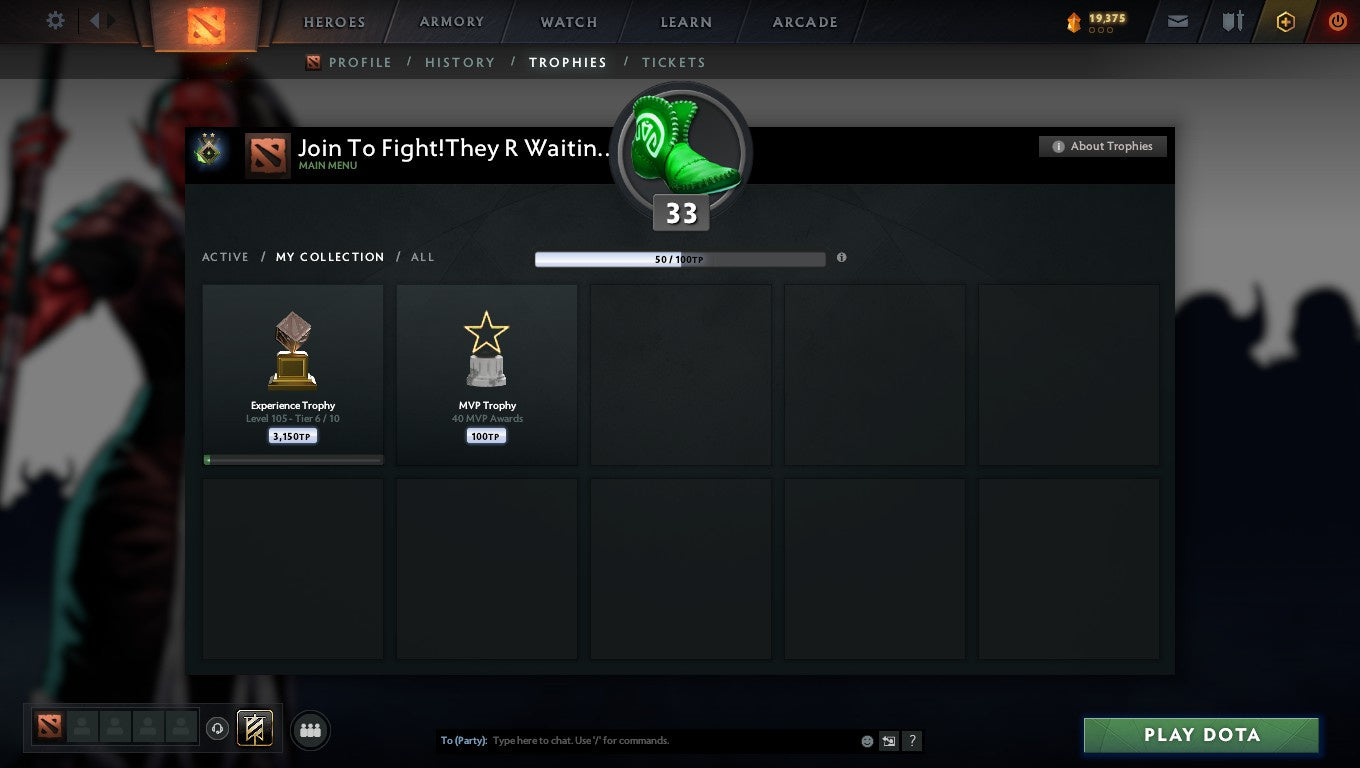Click the chat help question mark
The width and height of the screenshot is (1360, 768).
pyautogui.click(x=911, y=741)
